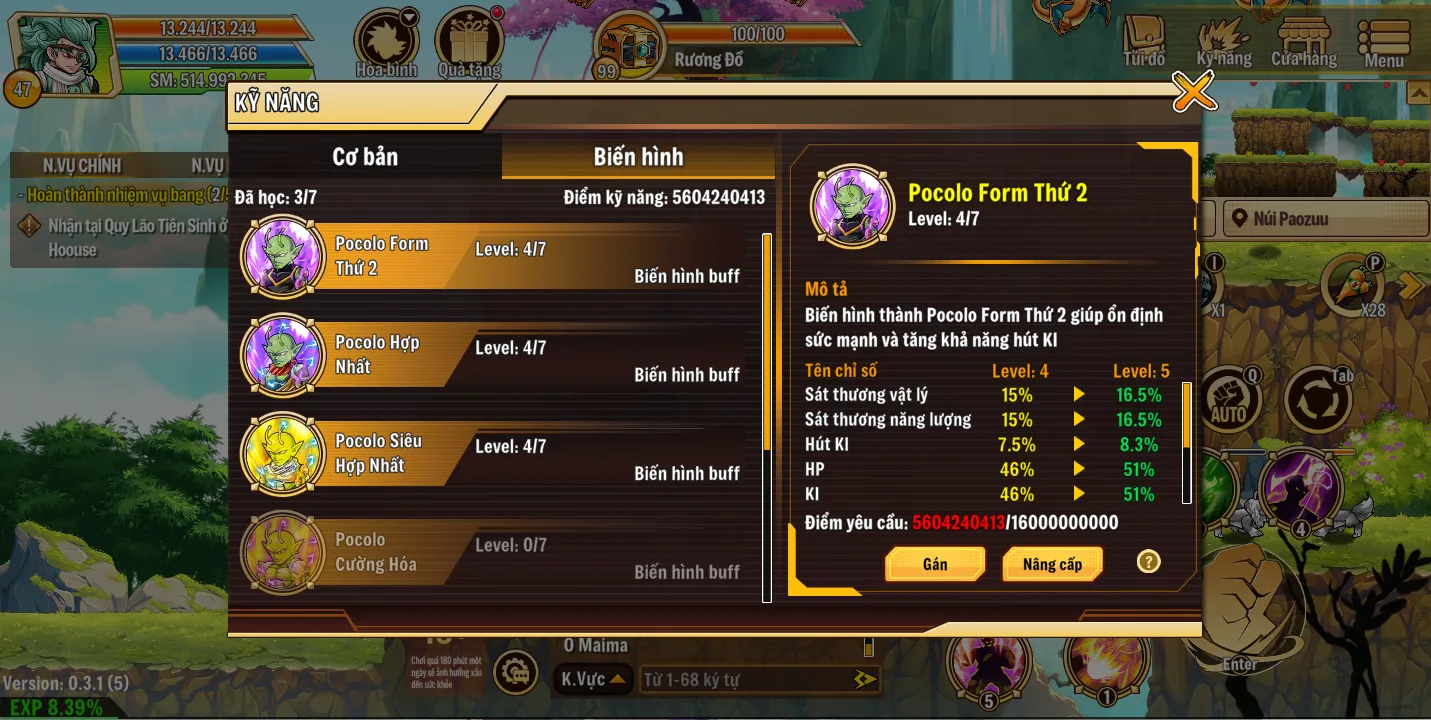Open the Rương Đồ chest

click(632, 45)
